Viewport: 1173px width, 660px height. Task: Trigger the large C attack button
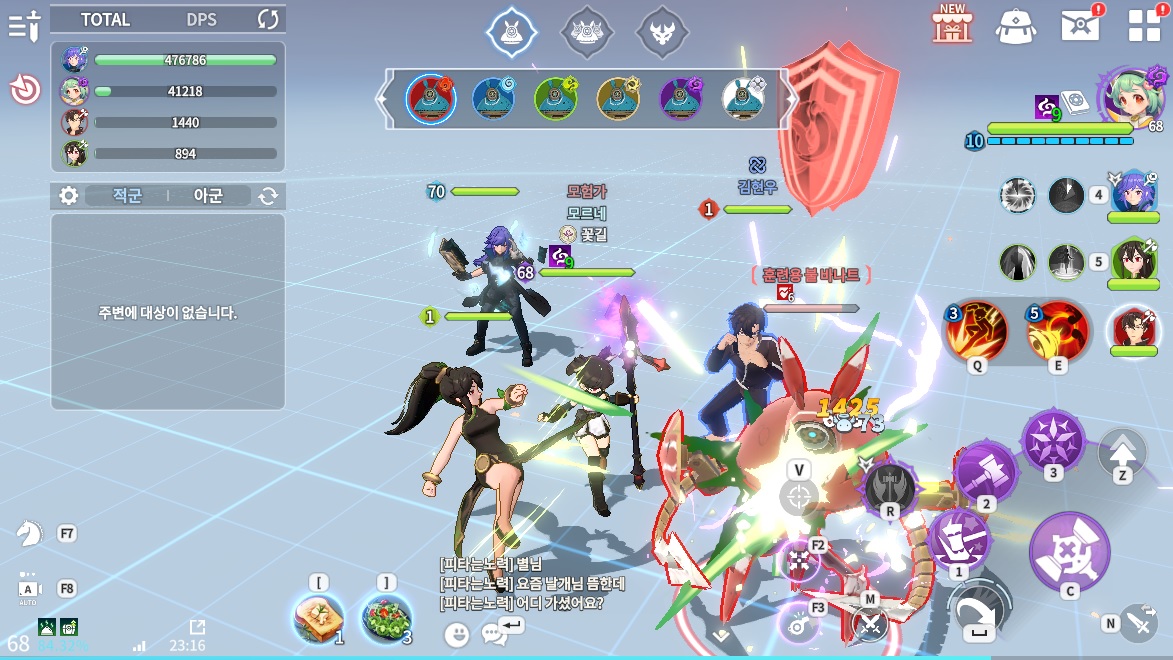[x=1069, y=550]
